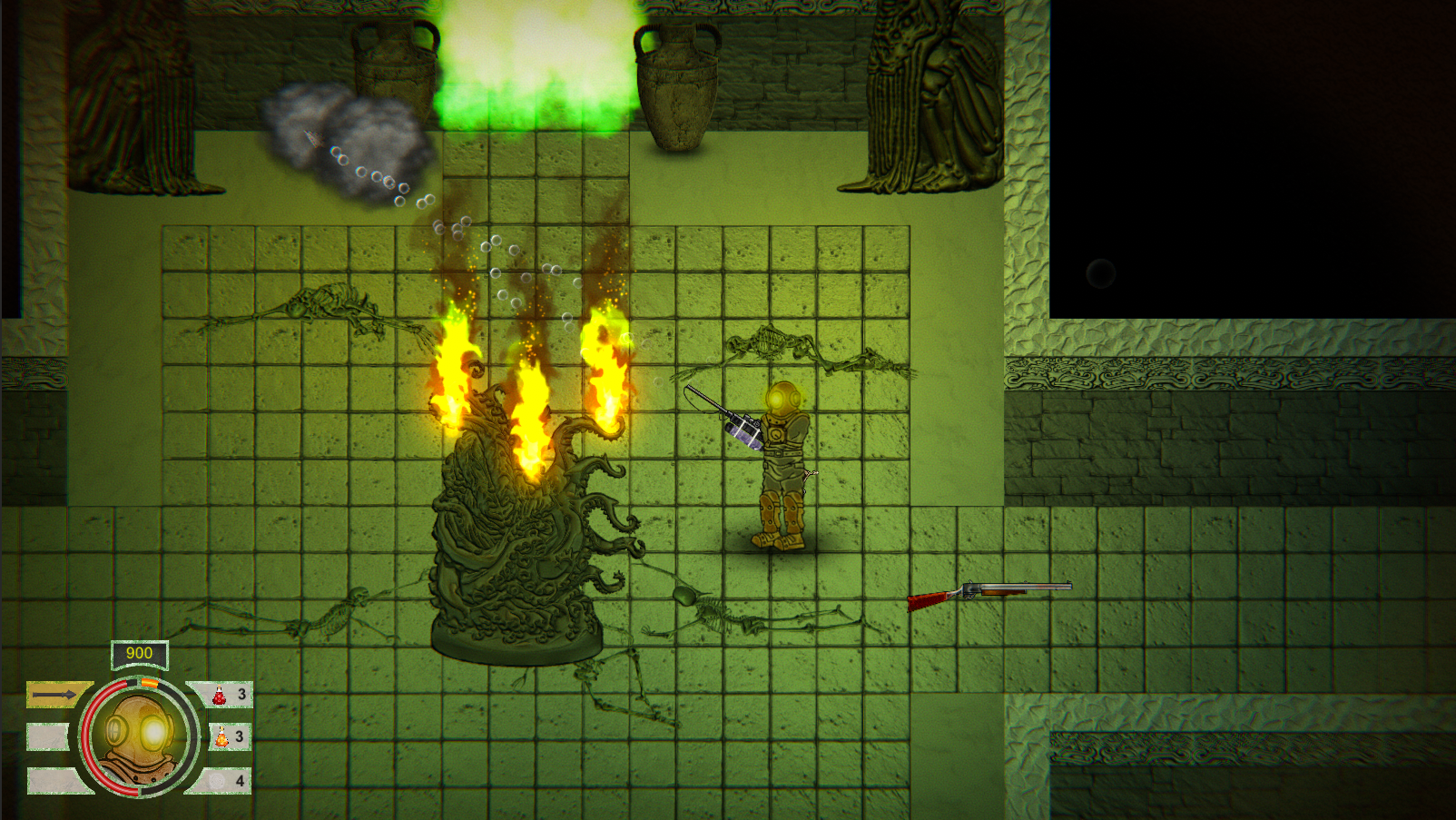
Task: Select the pale round item slot
Action: coord(219,780)
